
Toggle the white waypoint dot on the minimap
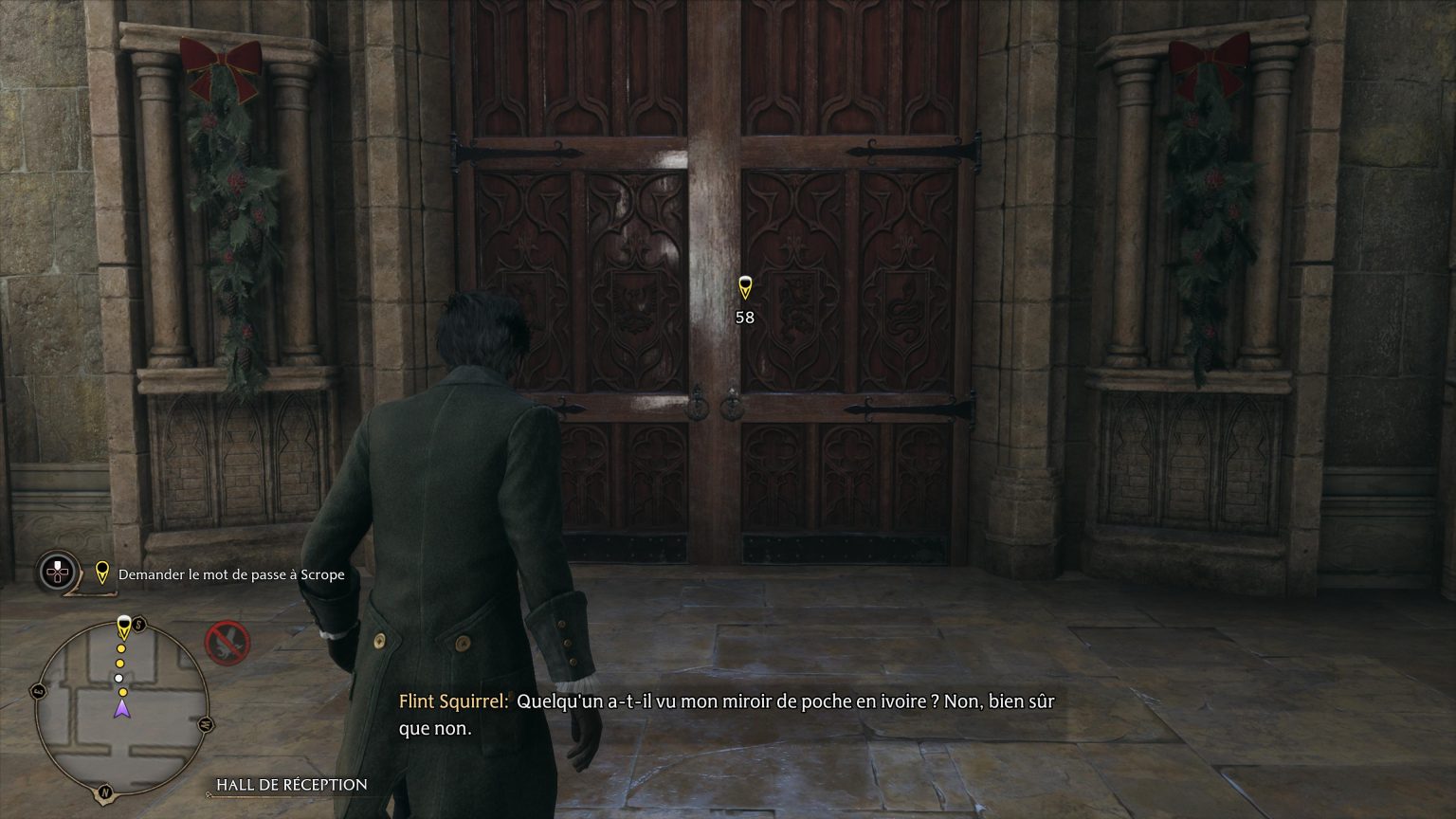[x=119, y=677]
